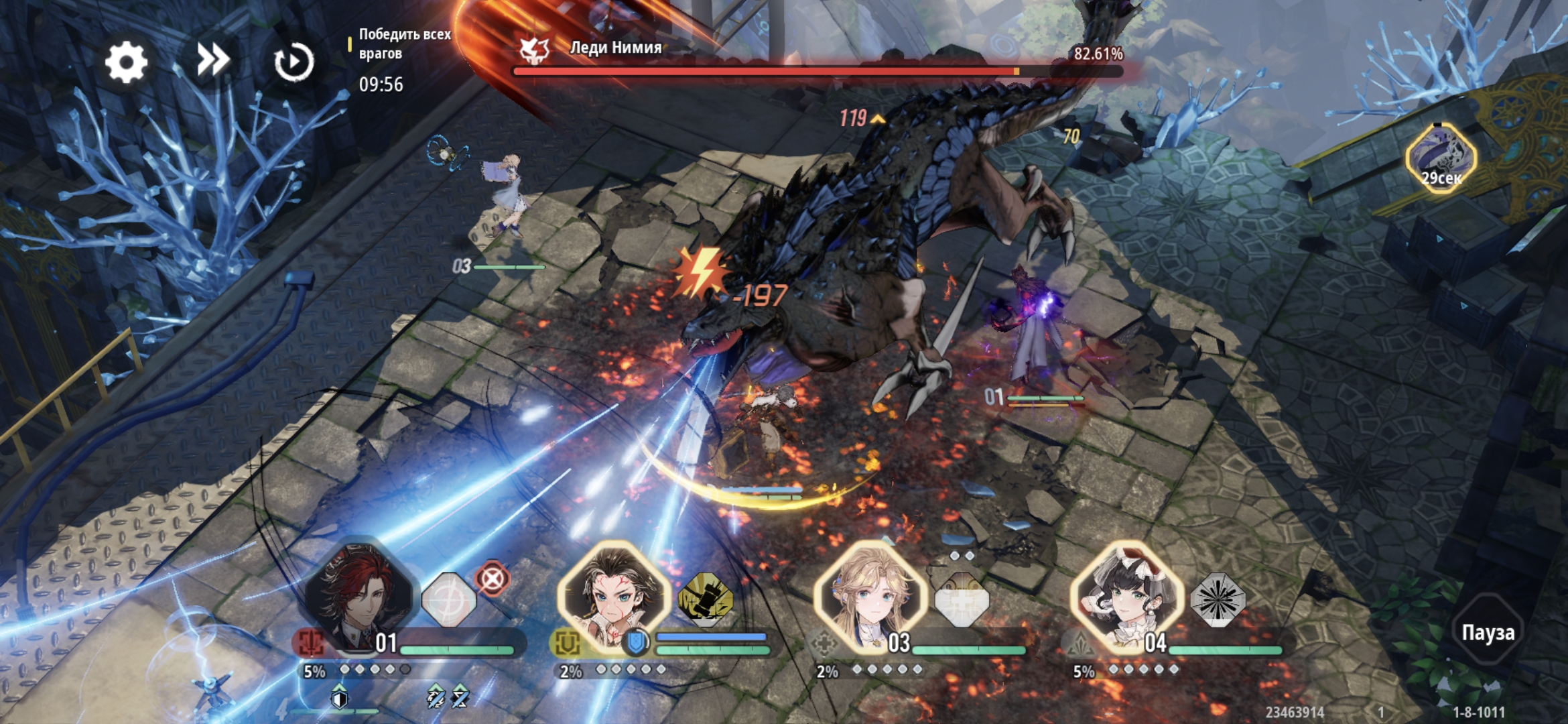Click the Пауза pause button
1568x724 pixels.
(1488, 632)
